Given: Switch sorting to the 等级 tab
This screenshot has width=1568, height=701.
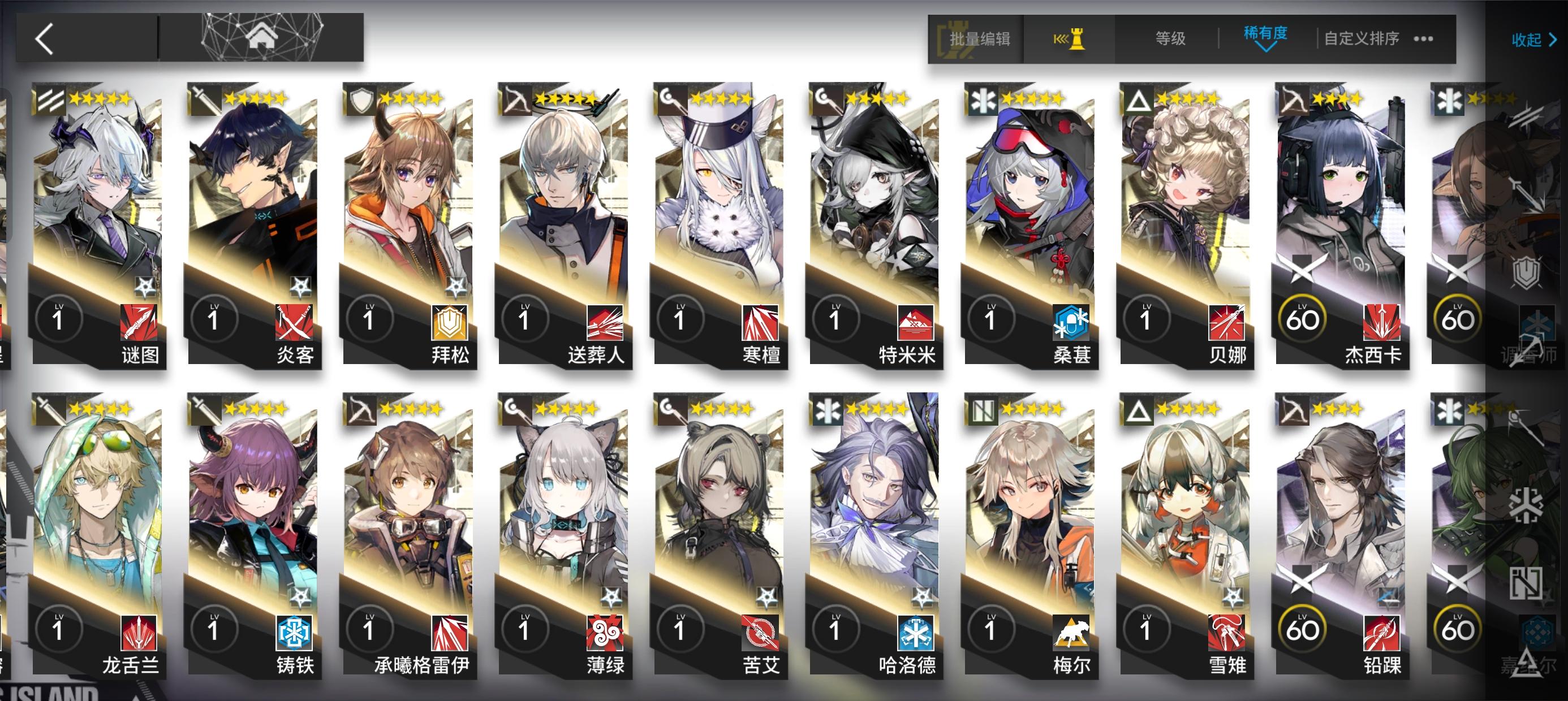Looking at the screenshot, I should (1169, 38).
